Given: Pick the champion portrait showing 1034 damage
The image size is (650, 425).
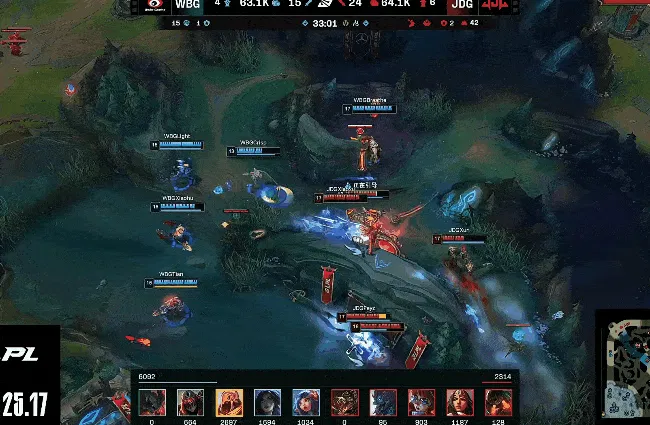Looking at the screenshot, I should click(x=305, y=402).
